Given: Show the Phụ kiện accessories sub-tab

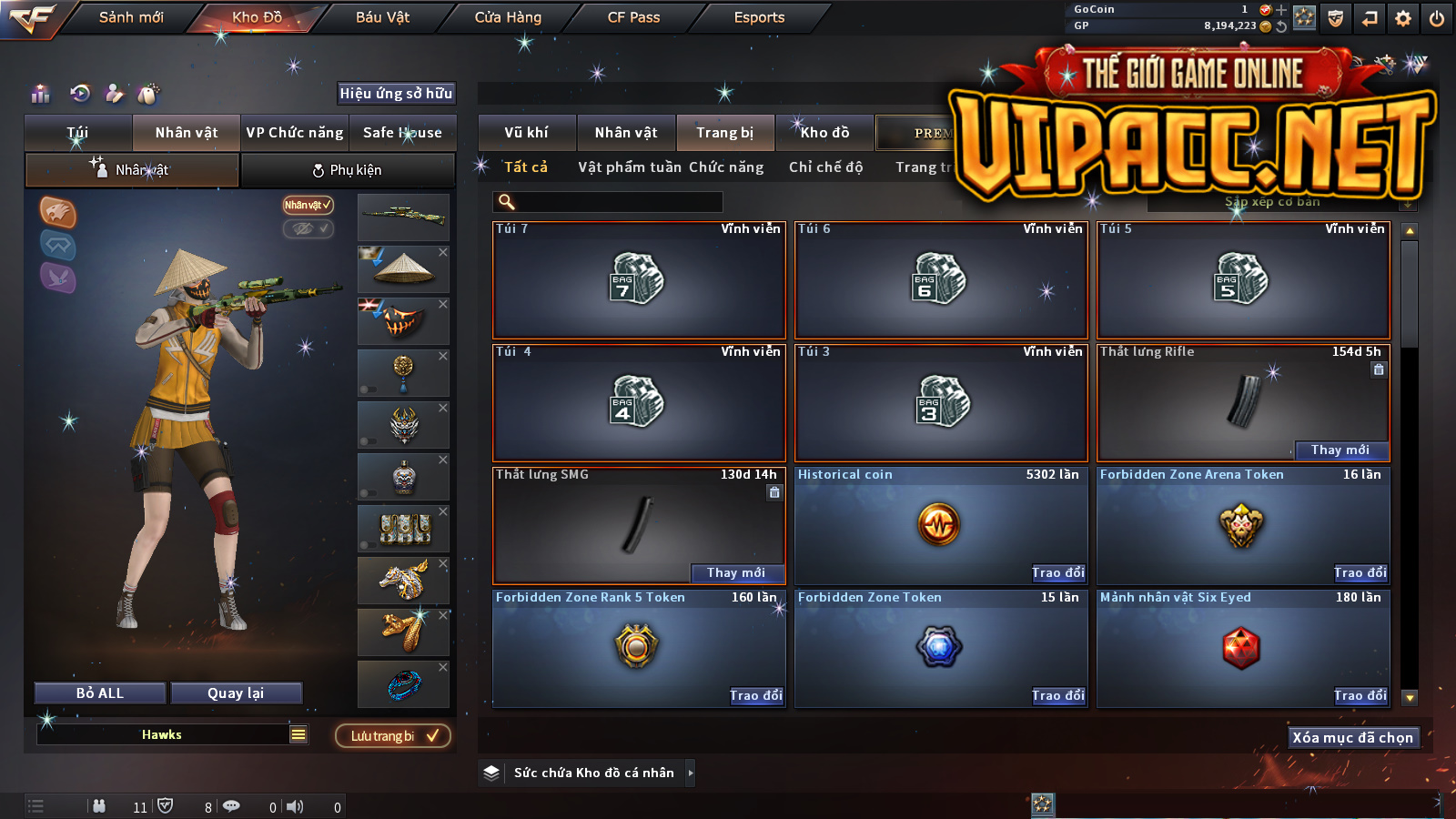Looking at the screenshot, I should point(348,170).
